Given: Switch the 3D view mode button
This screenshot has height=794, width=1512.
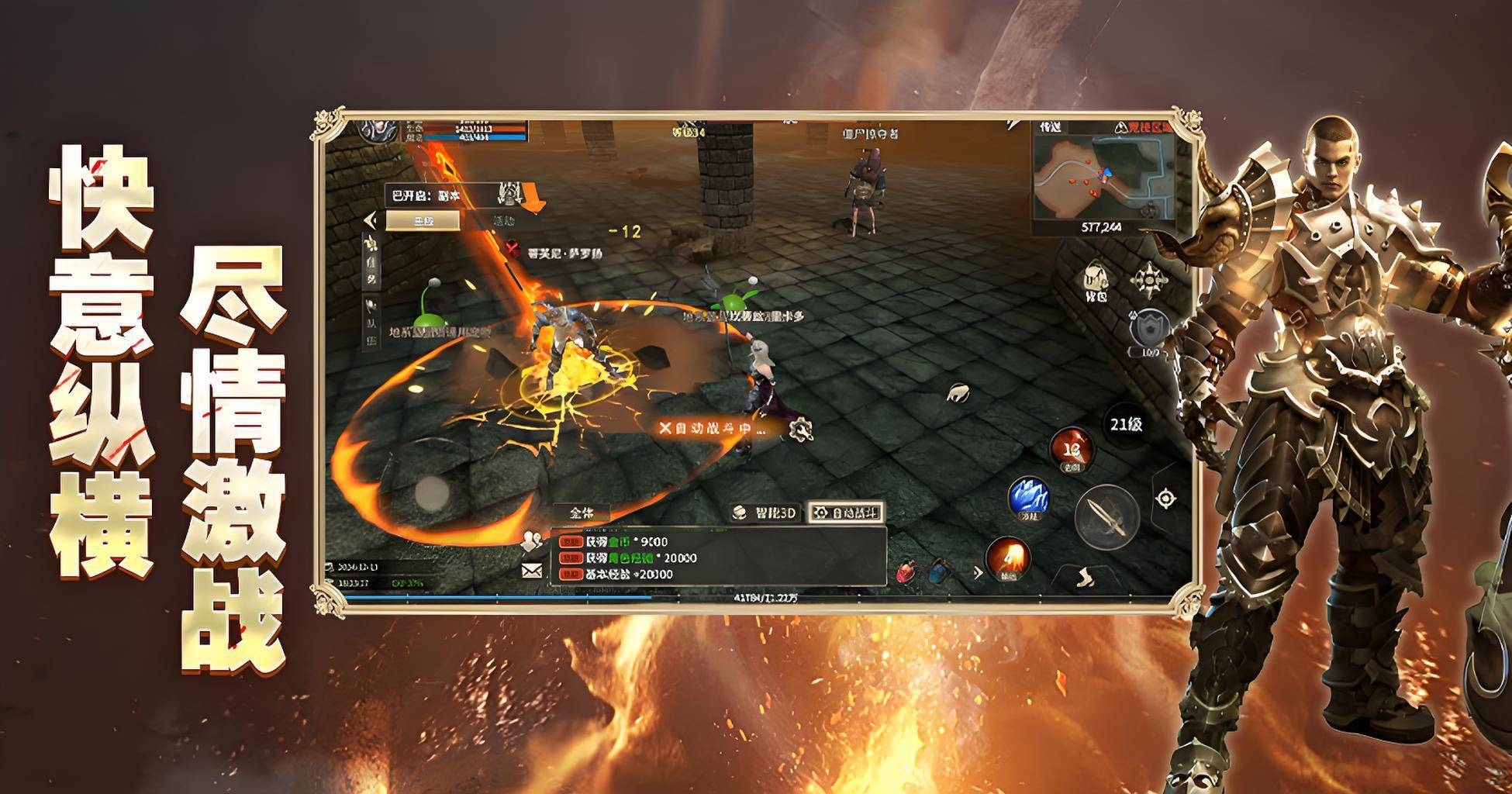Looking at the screenshot, I should [765, 513].
